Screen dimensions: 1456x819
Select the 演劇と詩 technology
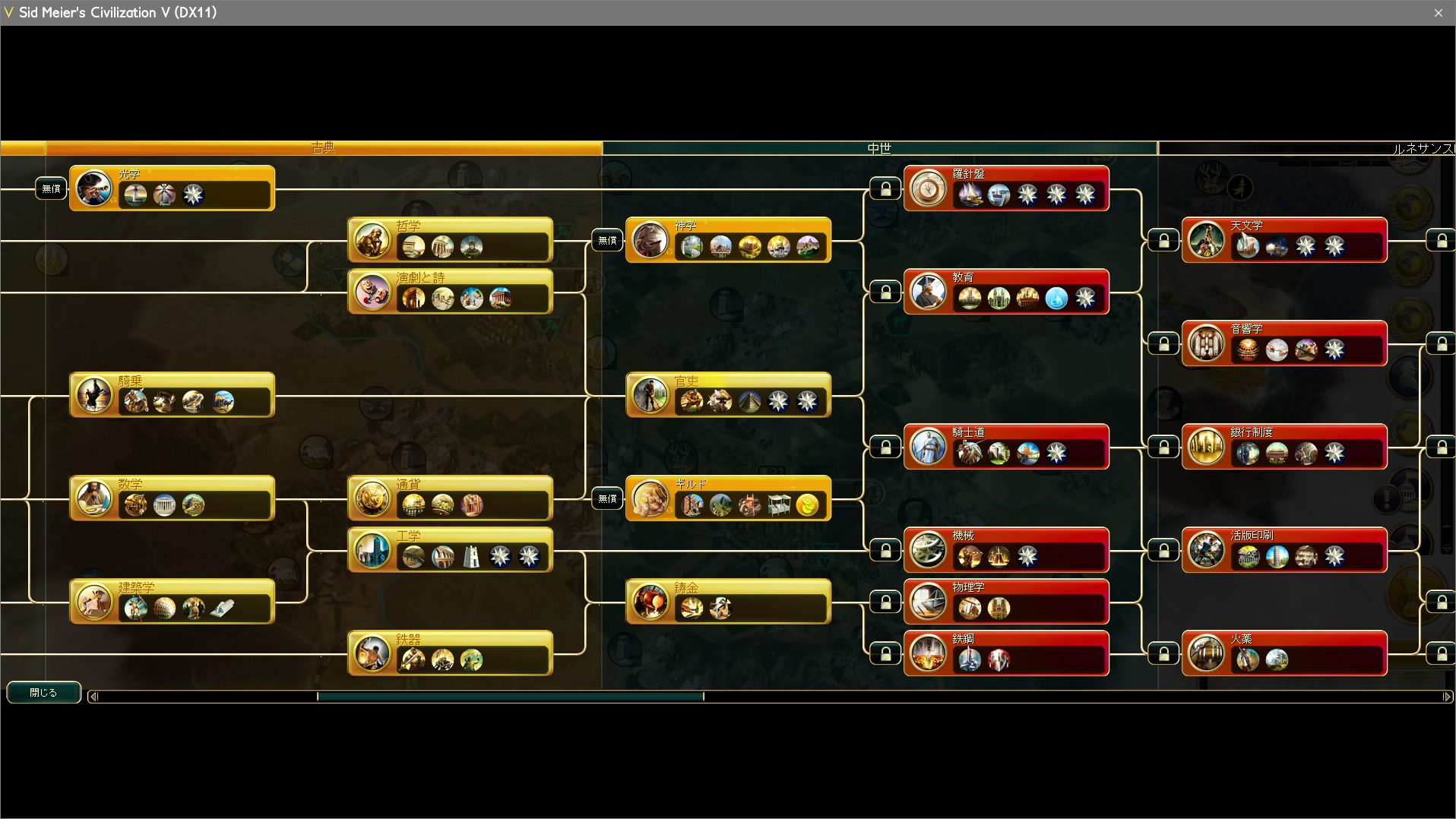(450, 291)
